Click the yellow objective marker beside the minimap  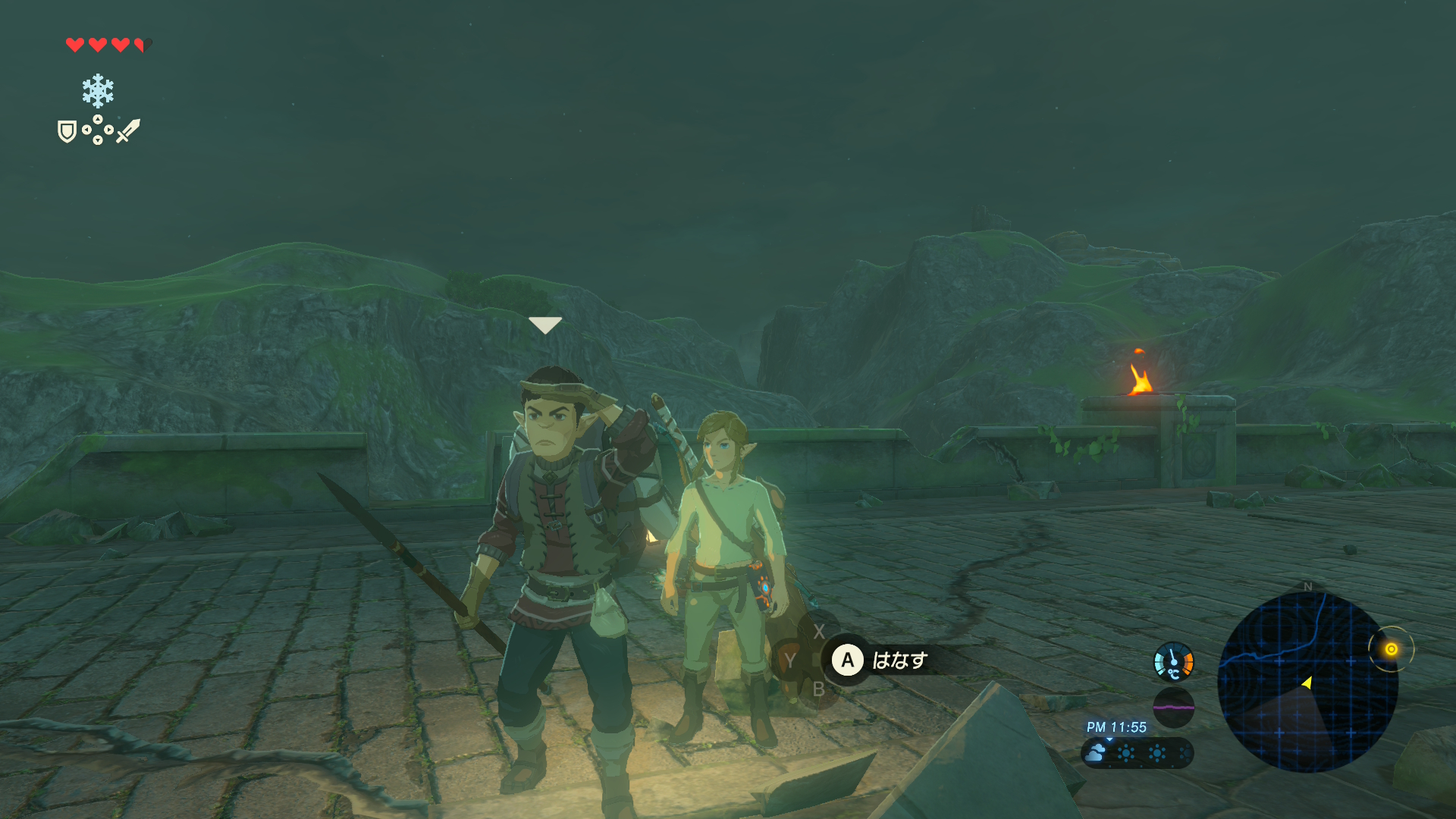(x=1391, y=649)
